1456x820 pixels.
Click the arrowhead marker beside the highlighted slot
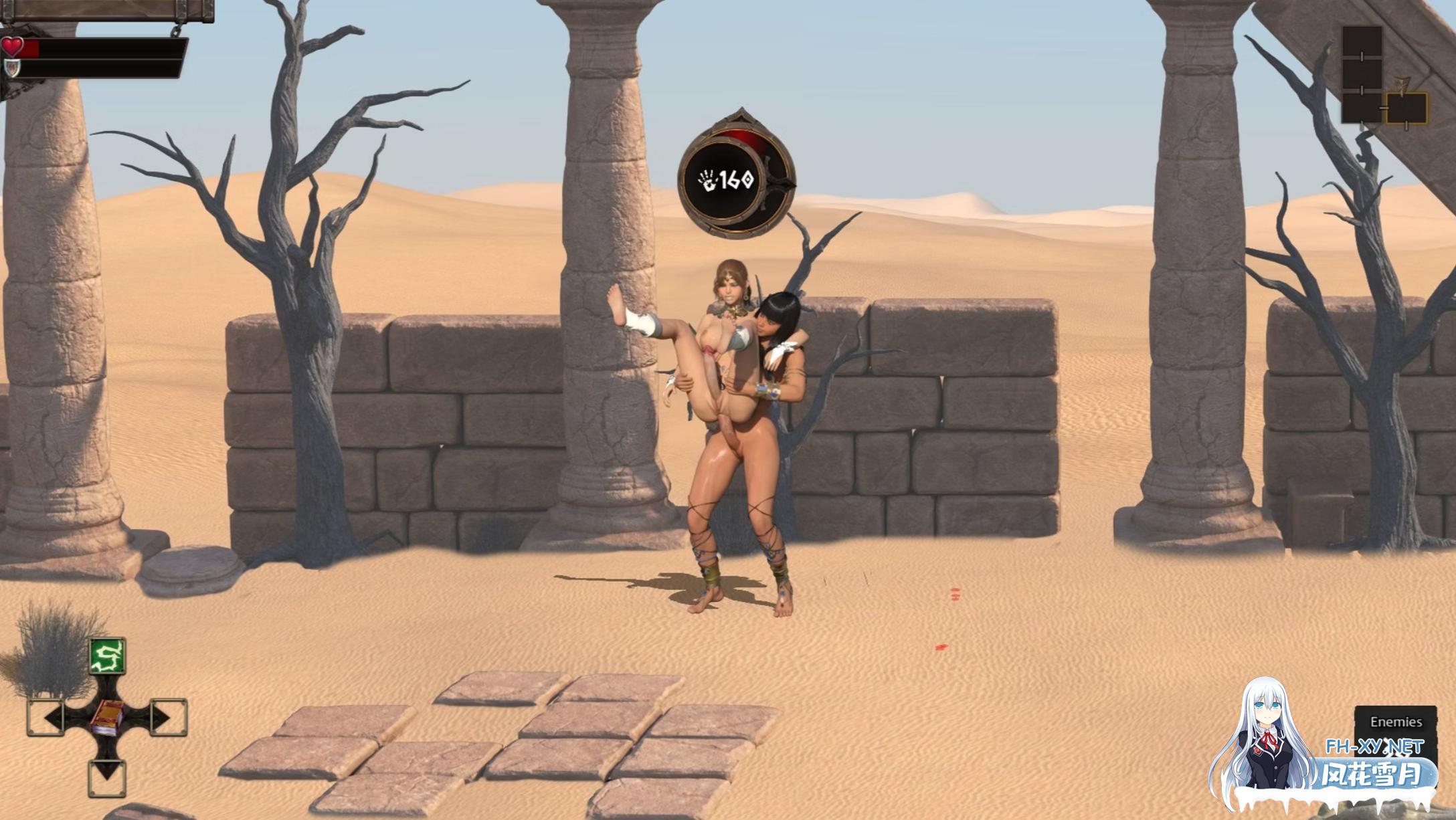pyautogui.click(x=1402, y=87)
